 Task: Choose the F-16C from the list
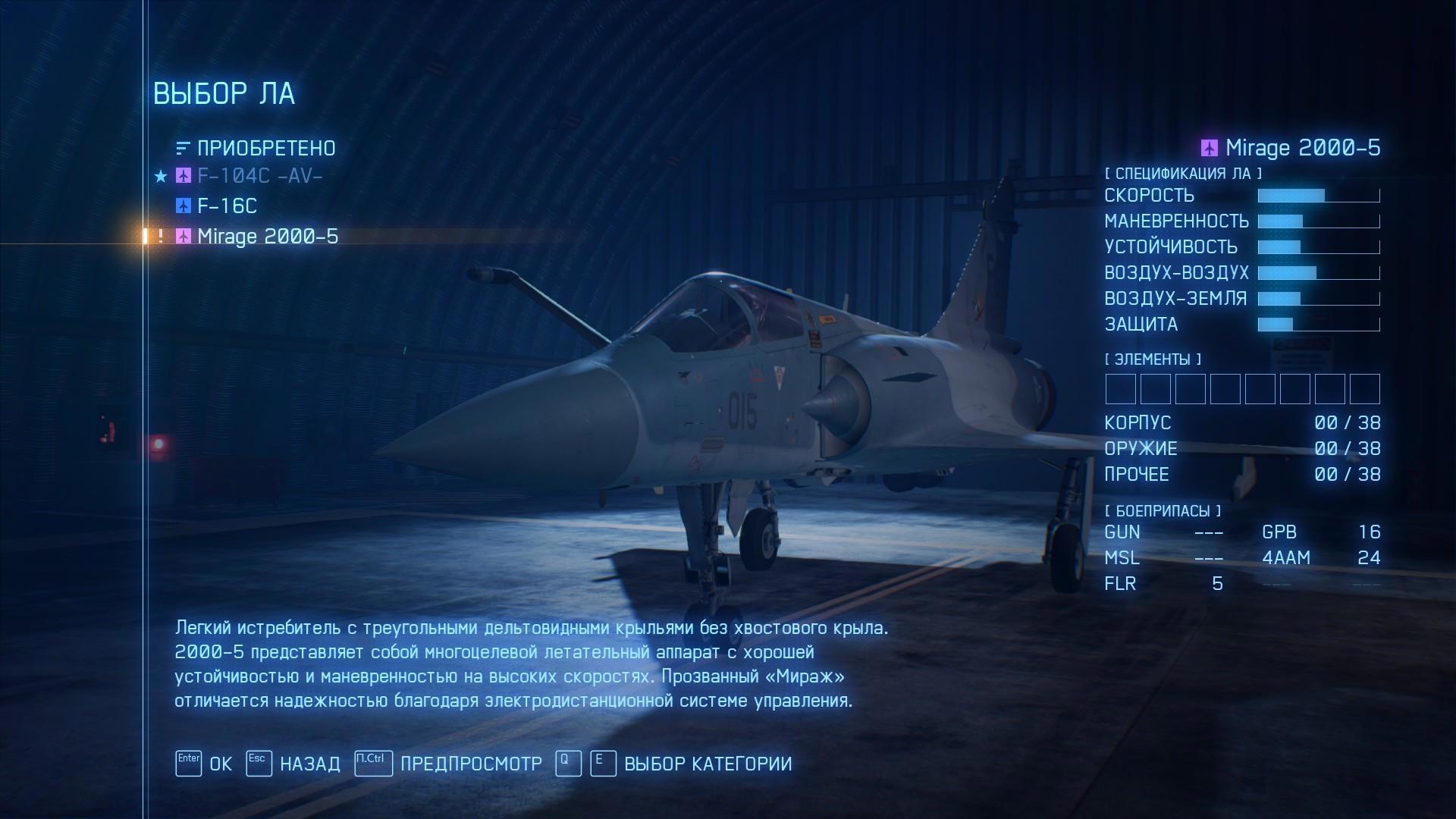(x=227, y=206)
